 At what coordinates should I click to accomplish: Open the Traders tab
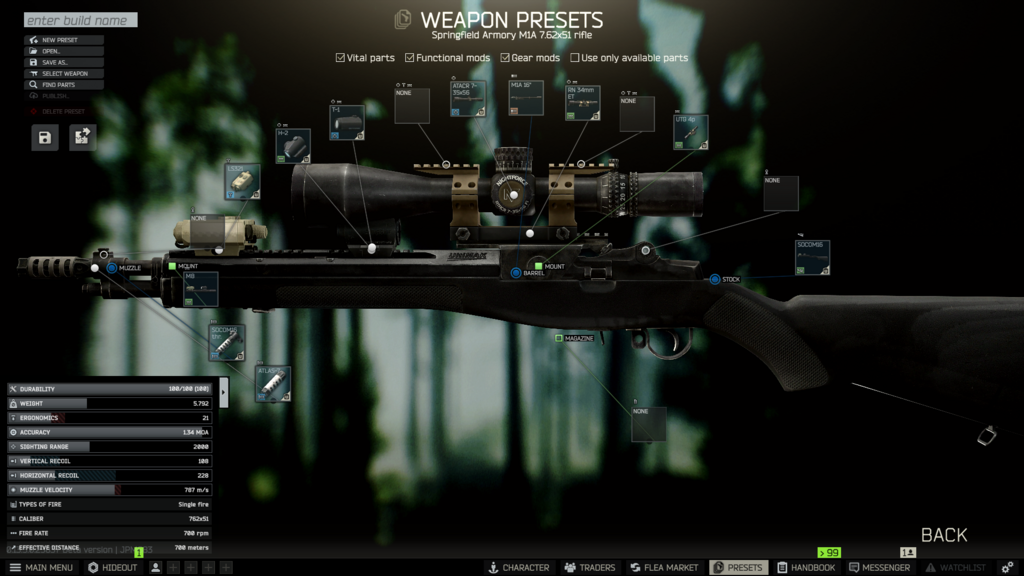point(590,567)
